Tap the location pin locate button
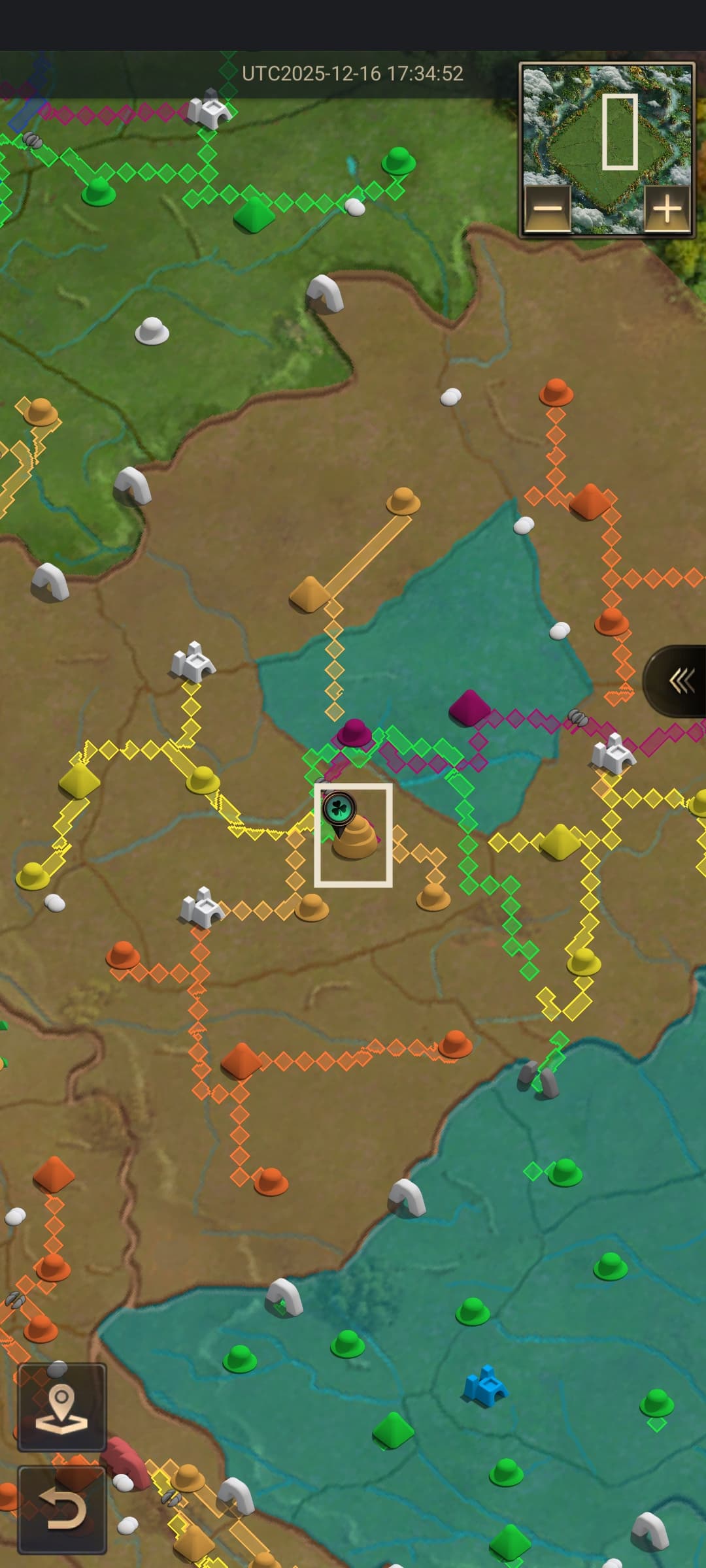The width and height of the screenshot is (706, 1568). [x=61, y=1407]
